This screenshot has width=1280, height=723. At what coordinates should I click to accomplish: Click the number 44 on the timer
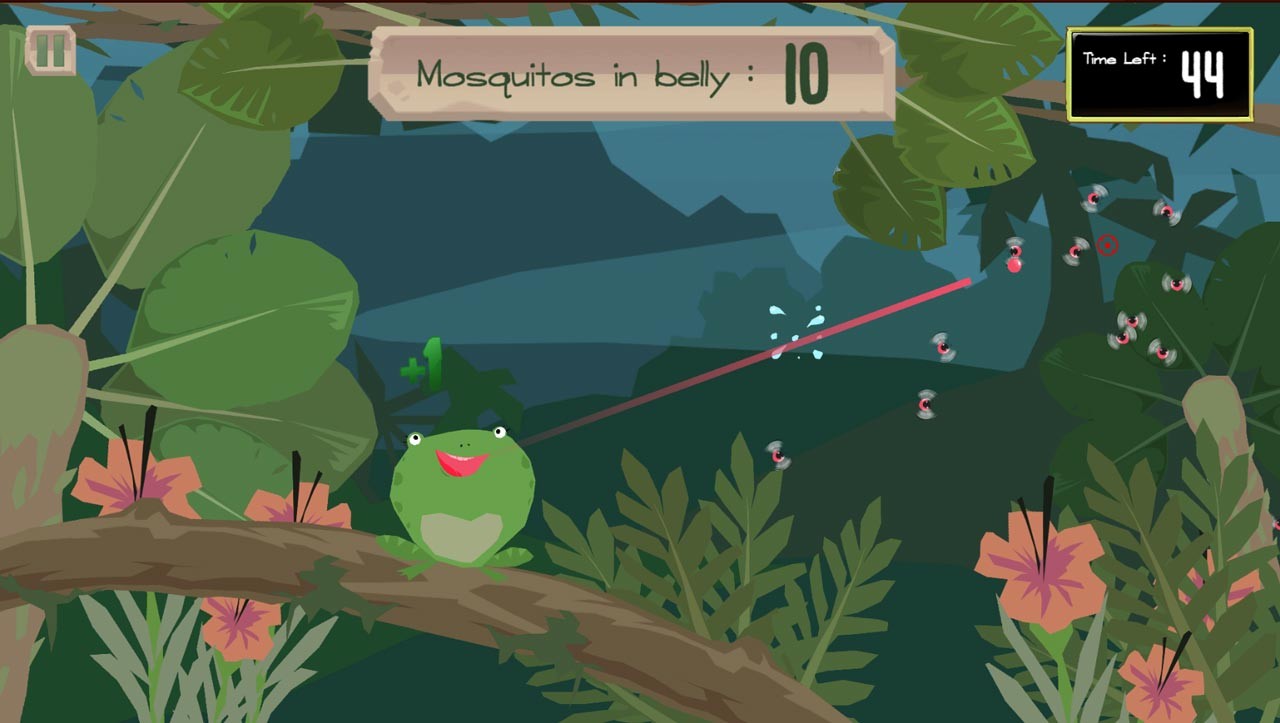(1205, 74)
